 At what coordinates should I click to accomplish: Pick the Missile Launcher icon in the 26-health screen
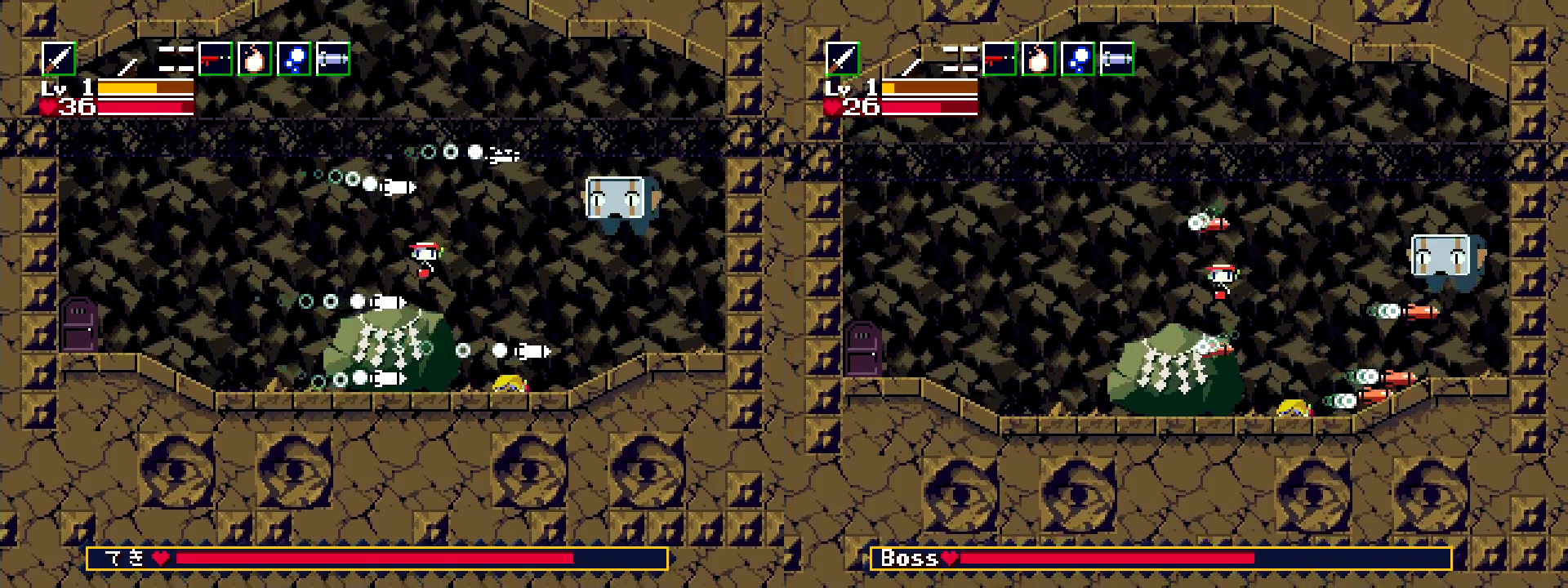(1117, 59)
